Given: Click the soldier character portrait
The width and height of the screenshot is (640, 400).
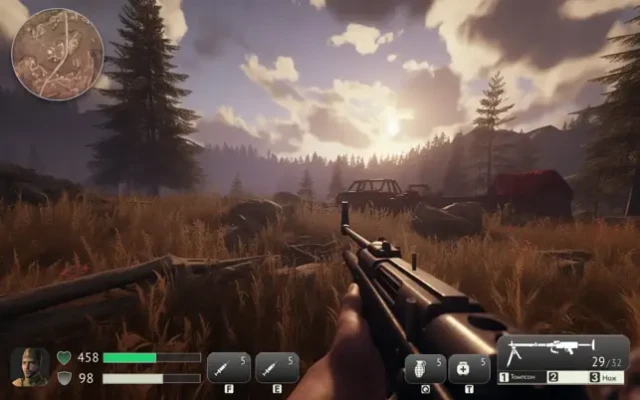Looking at the screenshot, I should point(29,366).
